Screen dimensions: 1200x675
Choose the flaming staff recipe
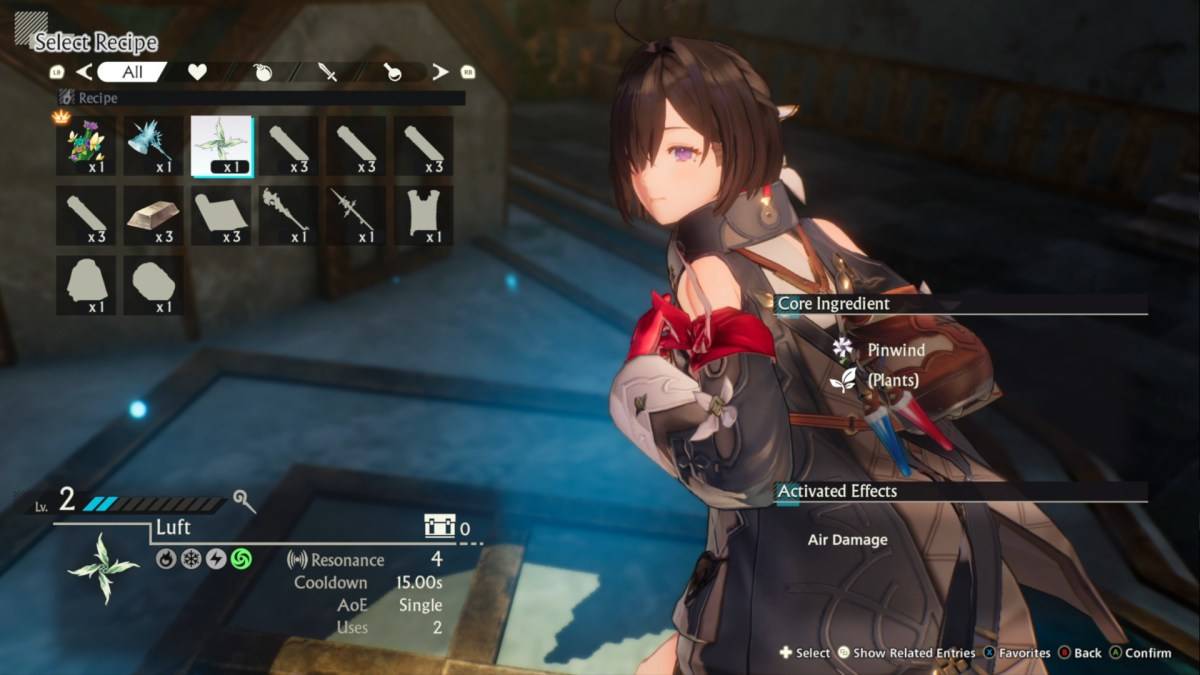289,215
